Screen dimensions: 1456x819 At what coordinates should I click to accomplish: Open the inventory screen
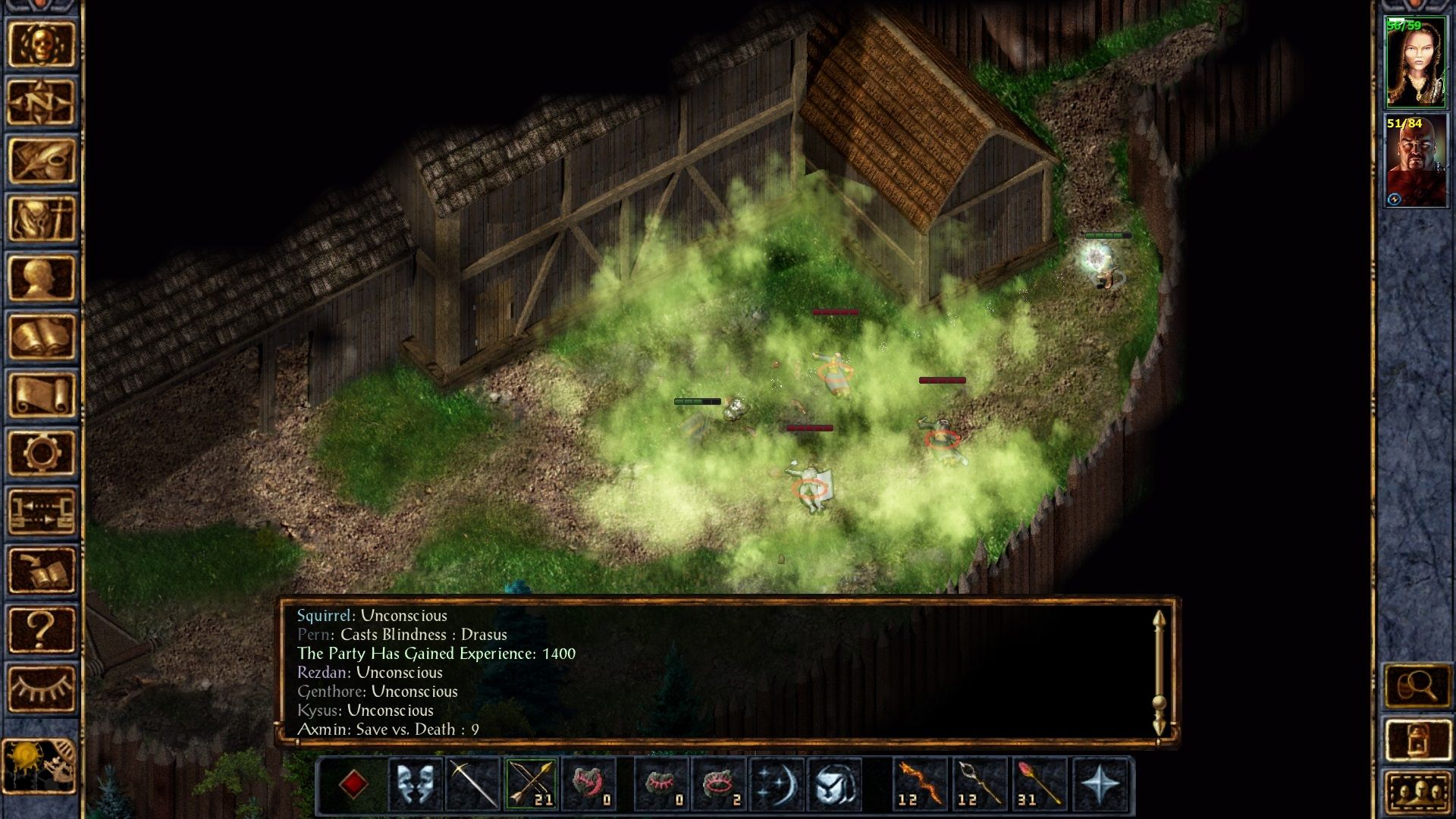[x=41, y=219]
